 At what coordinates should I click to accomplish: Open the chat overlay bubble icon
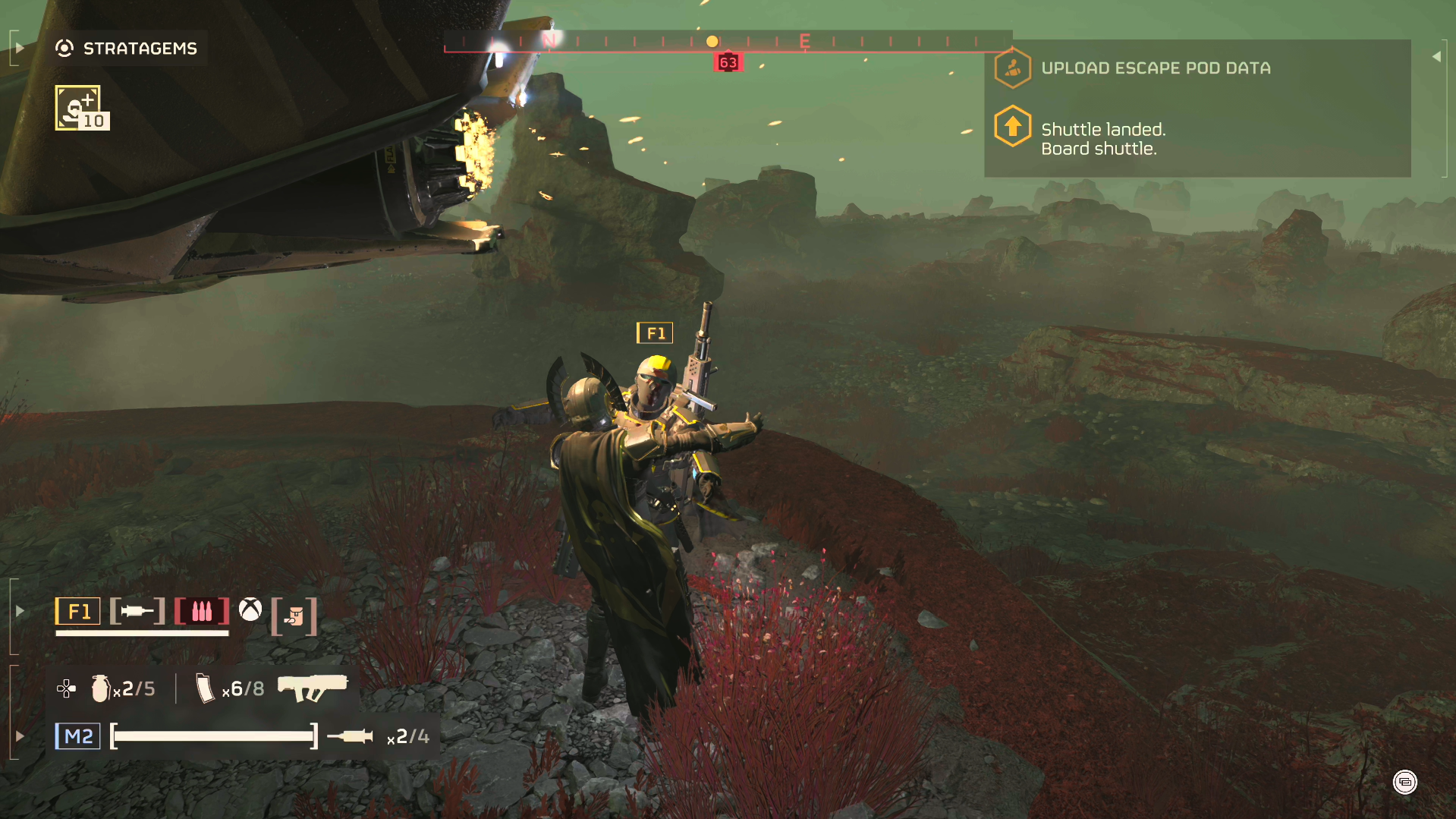tap(1404, 782)
